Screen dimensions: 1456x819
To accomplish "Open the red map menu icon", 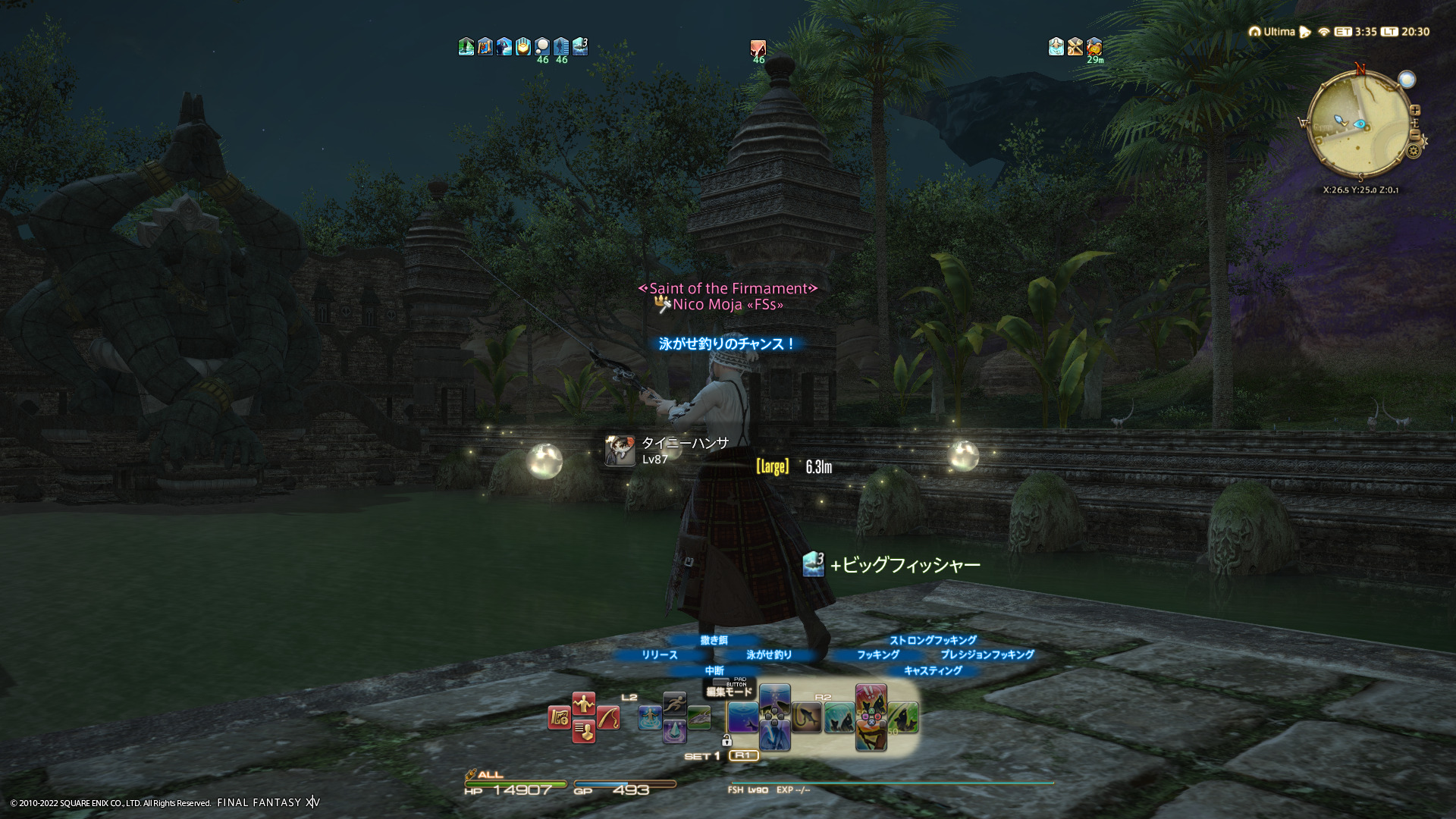I will coord(560,717).
